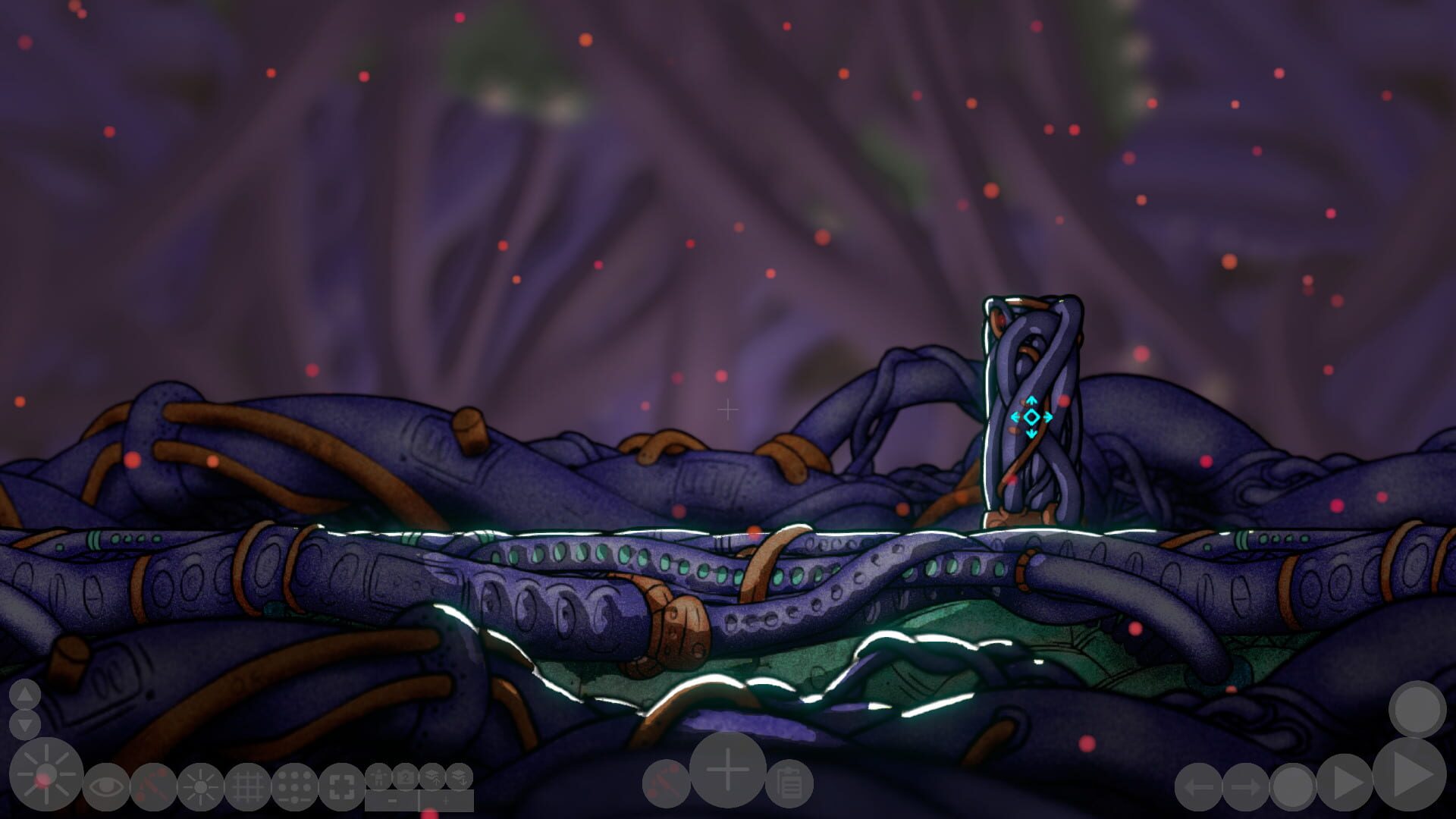Viewport: 1456px width, 819px height.
Task: Click the forward navigation arrow
Action: [x=1245, y=786]
